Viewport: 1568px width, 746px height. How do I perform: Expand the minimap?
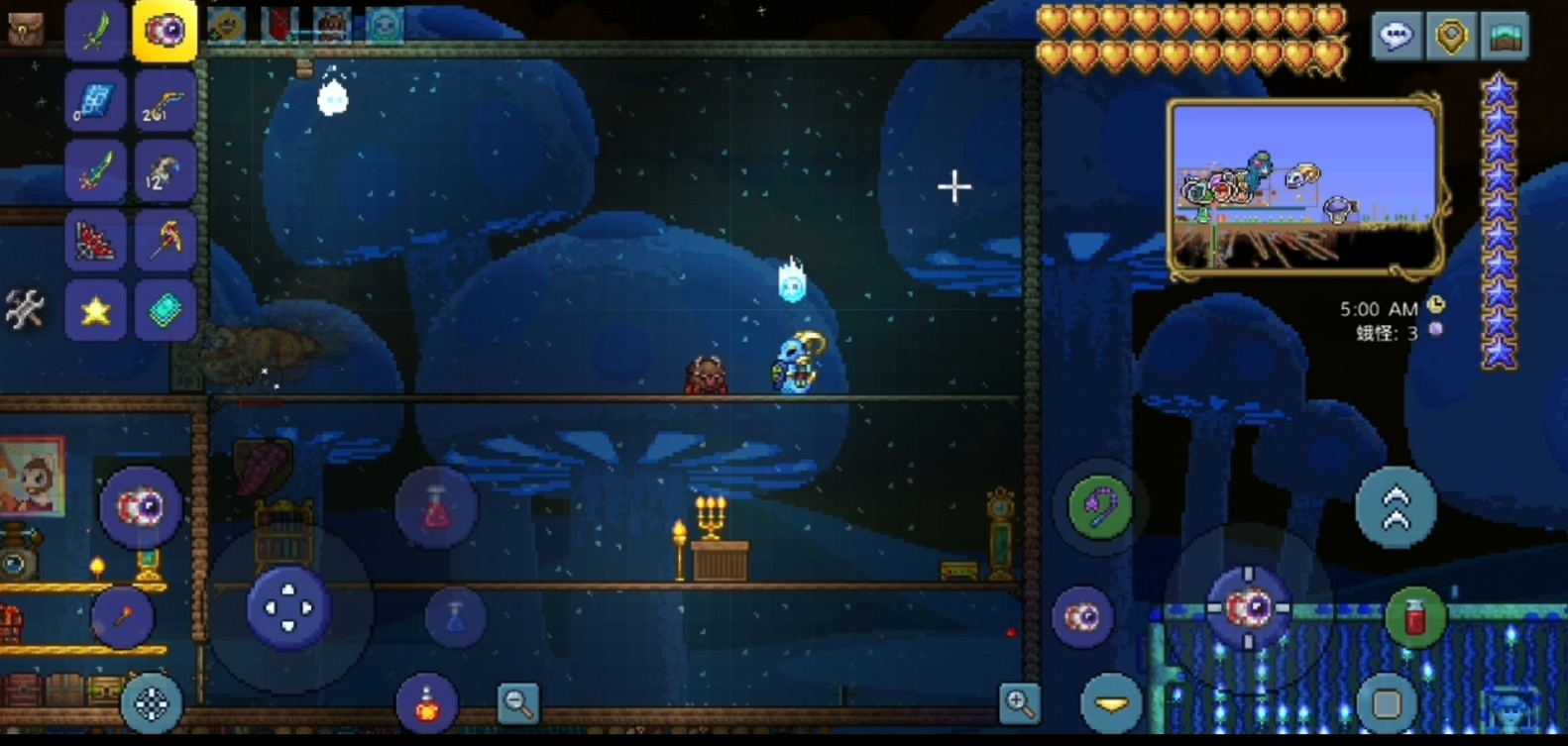1305,188
